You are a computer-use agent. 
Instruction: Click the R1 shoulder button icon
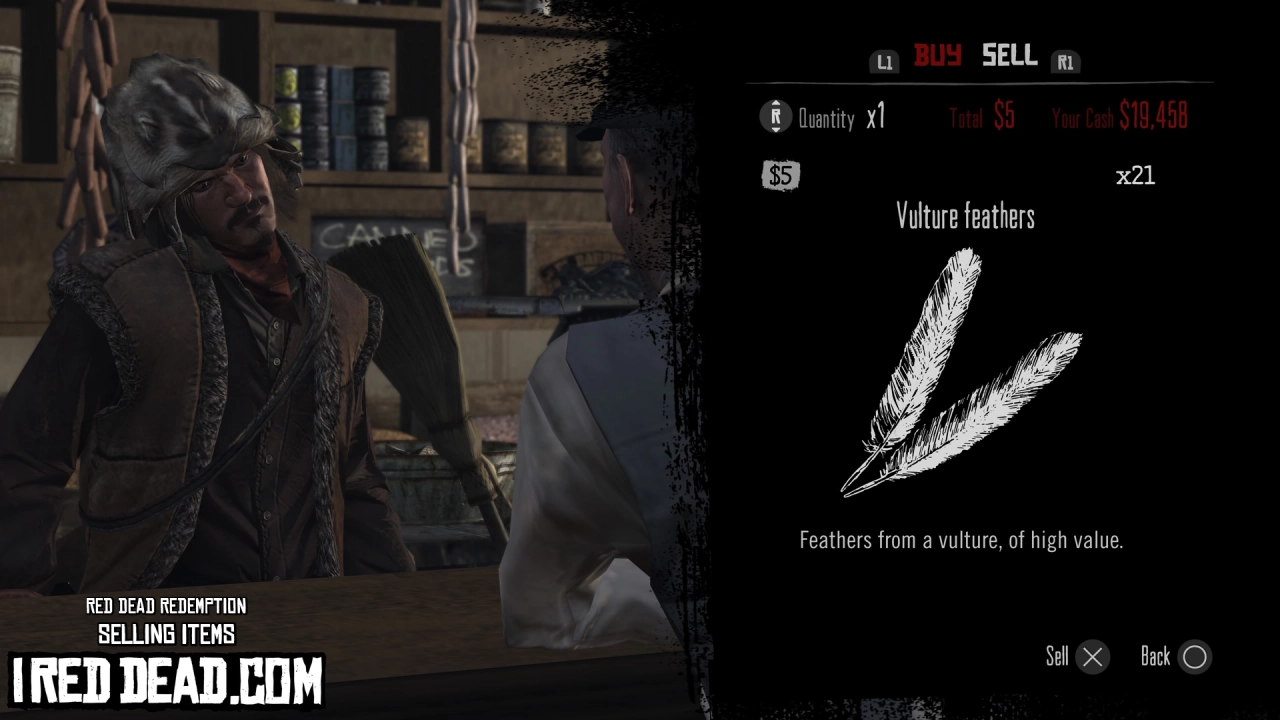coord(1066,61)
